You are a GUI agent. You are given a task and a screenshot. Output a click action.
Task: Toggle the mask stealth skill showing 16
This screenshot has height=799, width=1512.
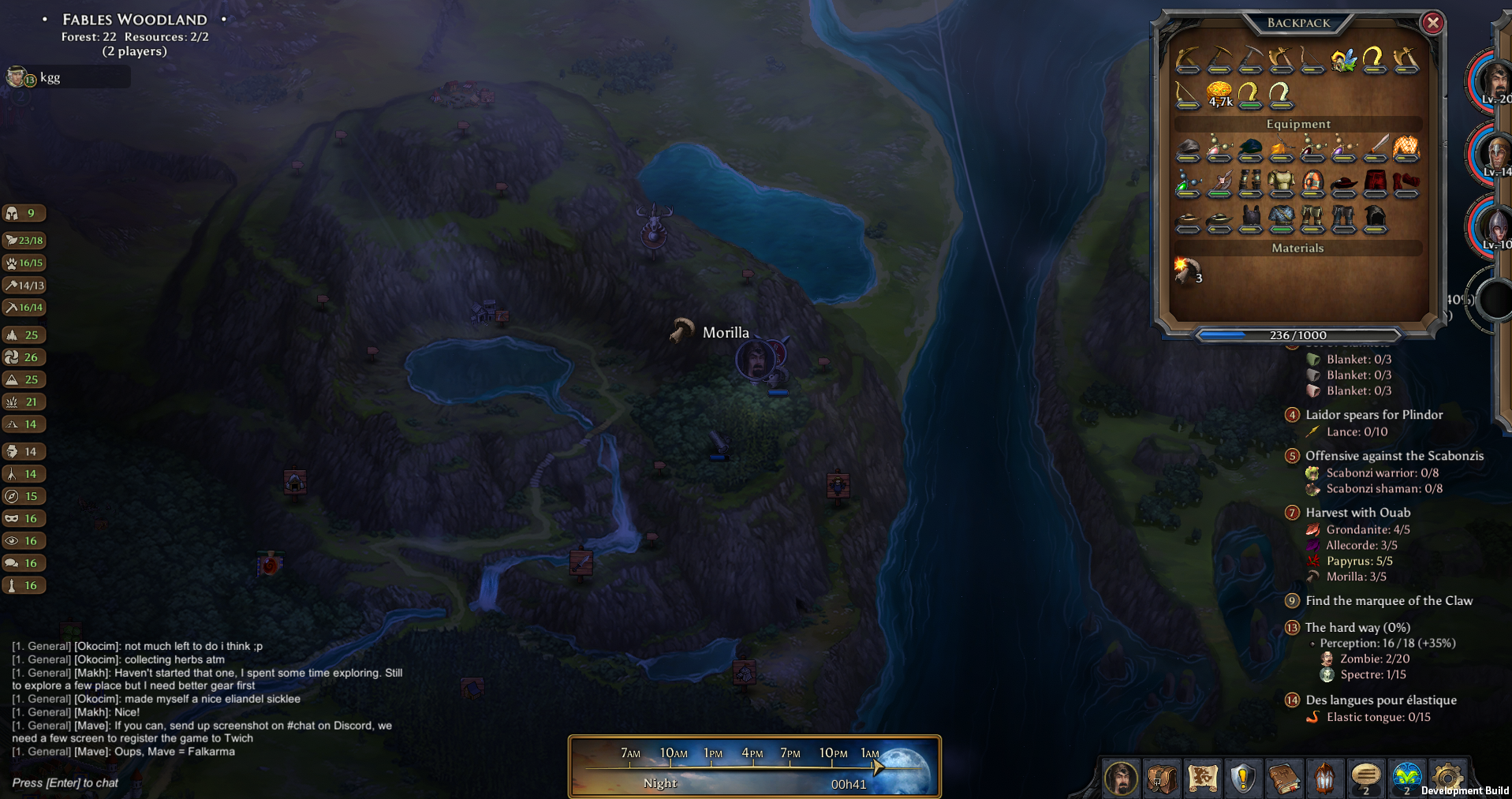pyautogui.click(x=24, y=518)
